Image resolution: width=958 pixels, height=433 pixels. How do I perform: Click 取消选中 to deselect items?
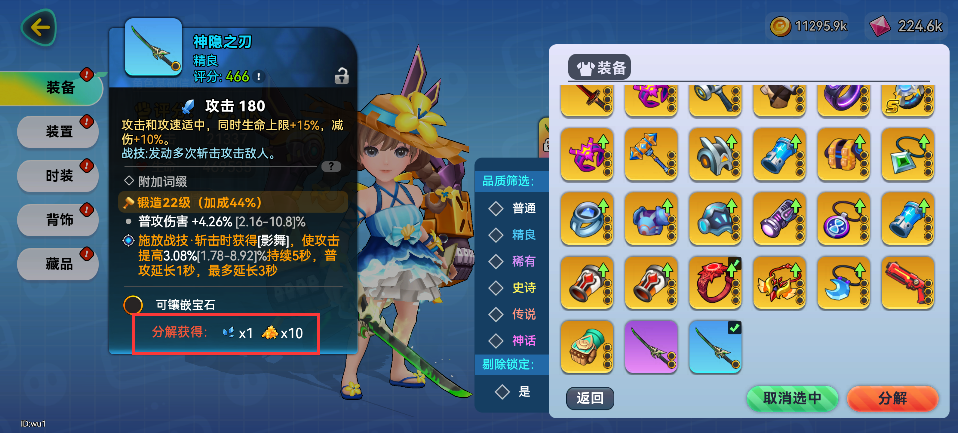(x=792, y=398)
